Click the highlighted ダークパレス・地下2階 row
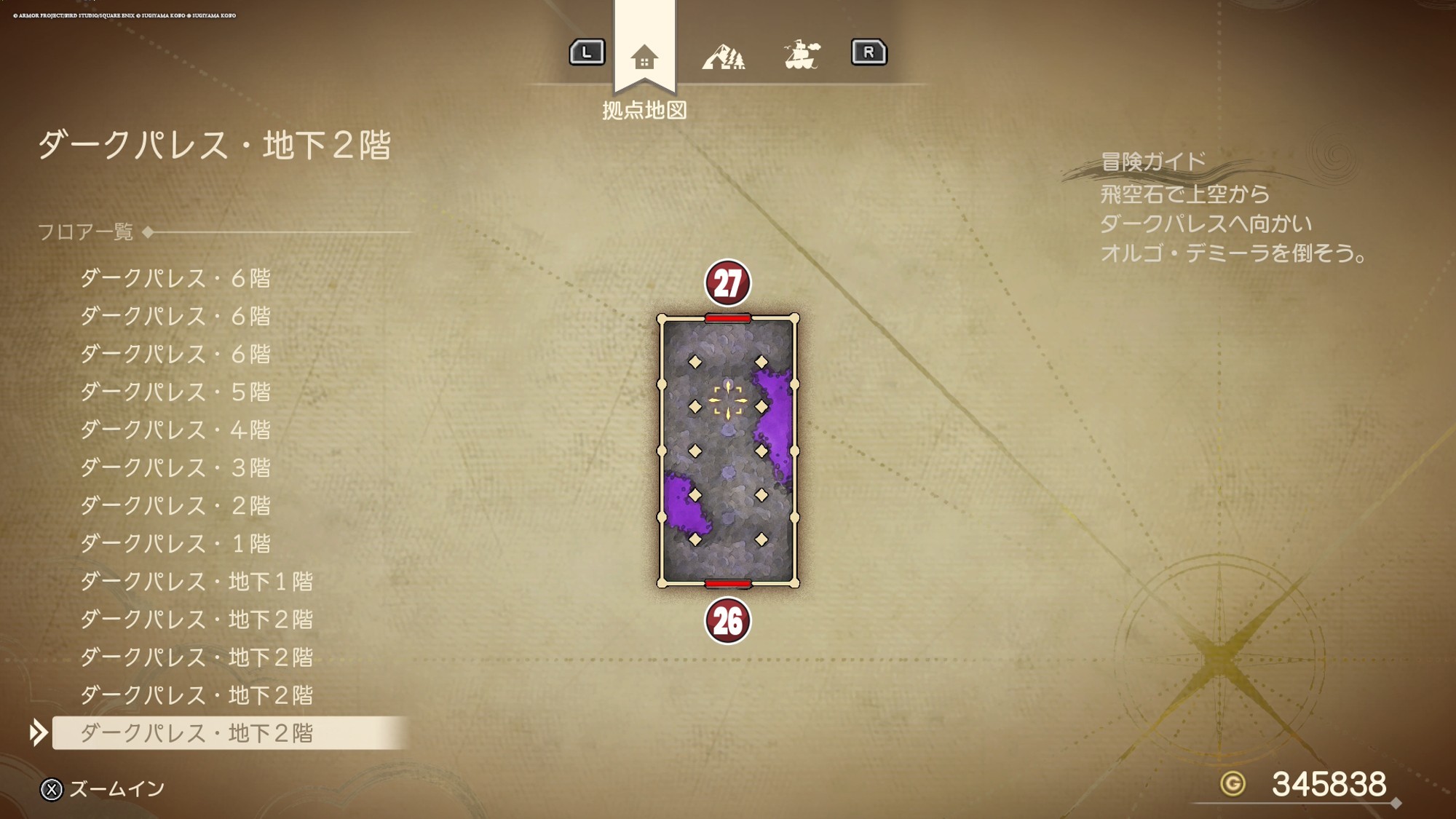Image resolution: width=1456 pixels, height=819 pixels. point(196,732)
